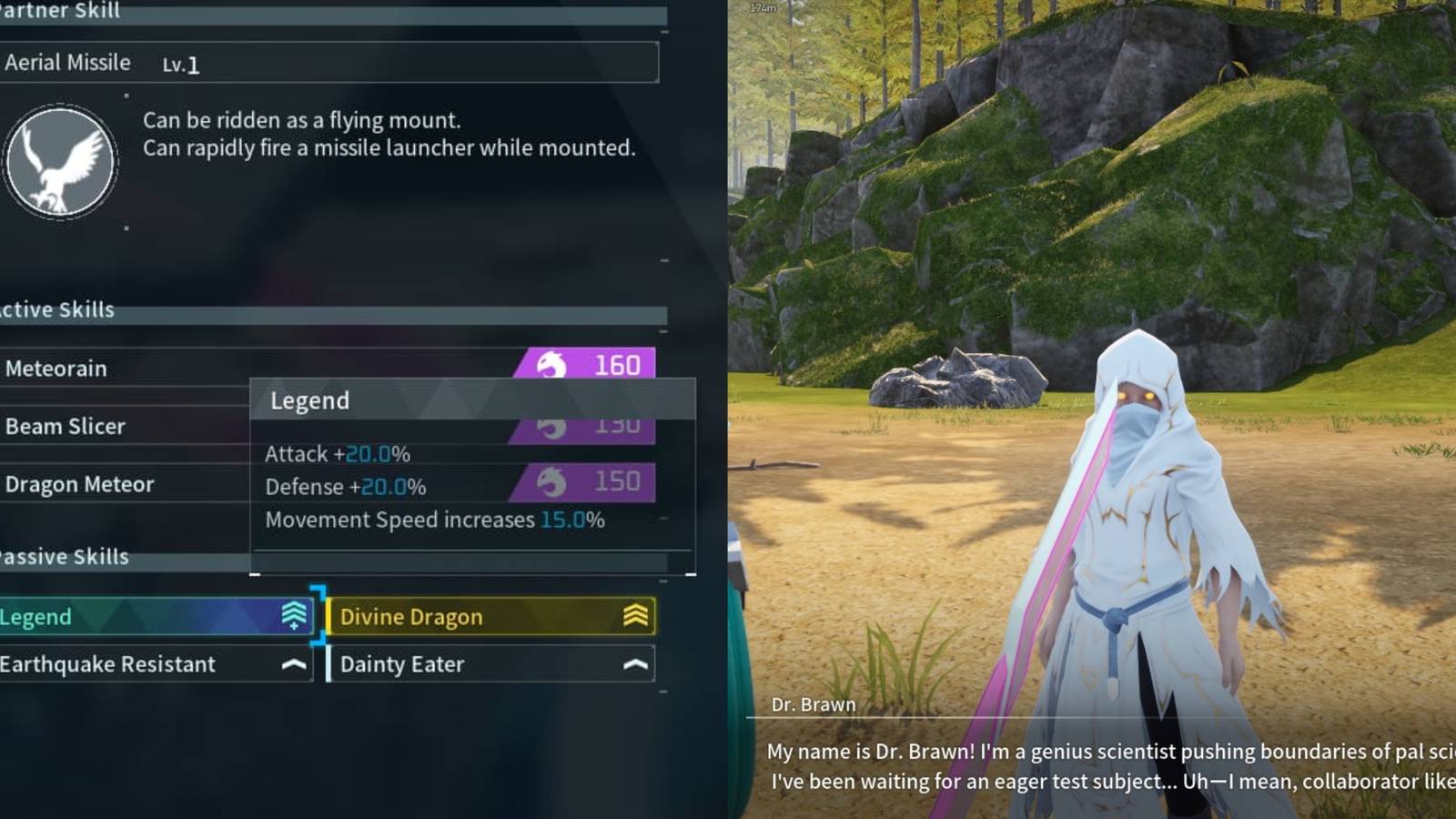This screenshot has height=819, width=1456.
Task: Click the triple-chevron rank icon on Legend
Action: [293, 612]
